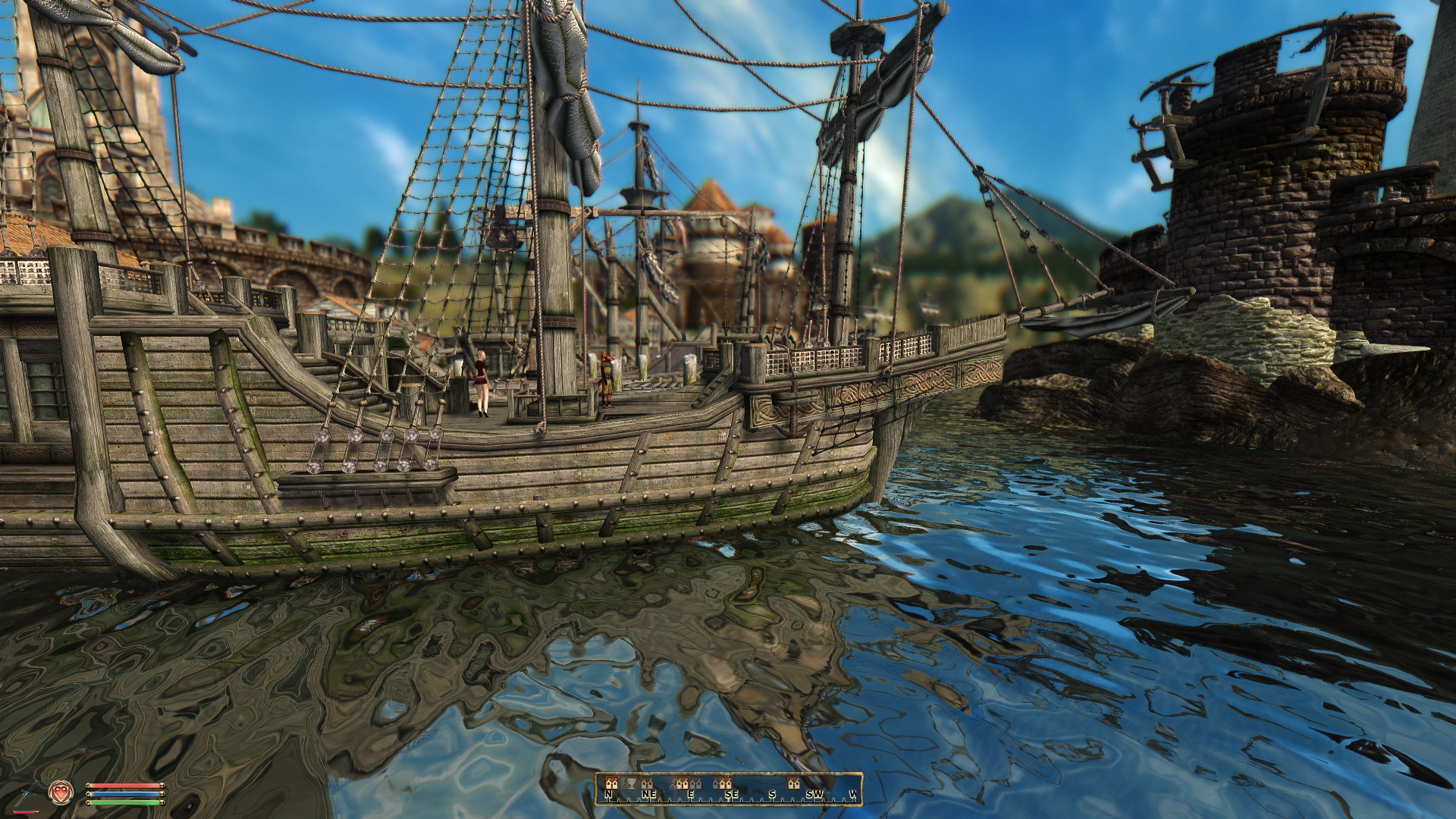Select the settlement marker near compass Southwest

click(794, 783)
